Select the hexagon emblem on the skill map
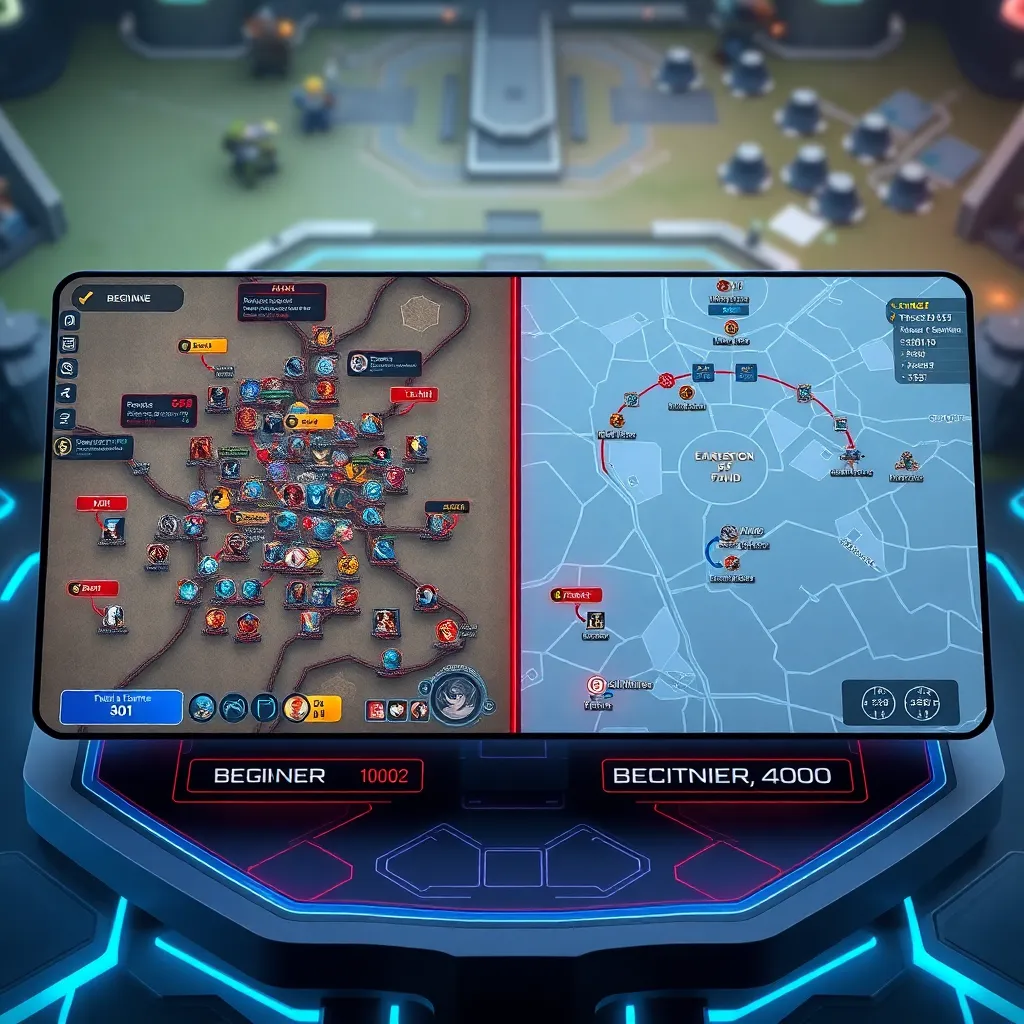The image size is (1024, 1024). pyautogui.click(x=420, y=314)
